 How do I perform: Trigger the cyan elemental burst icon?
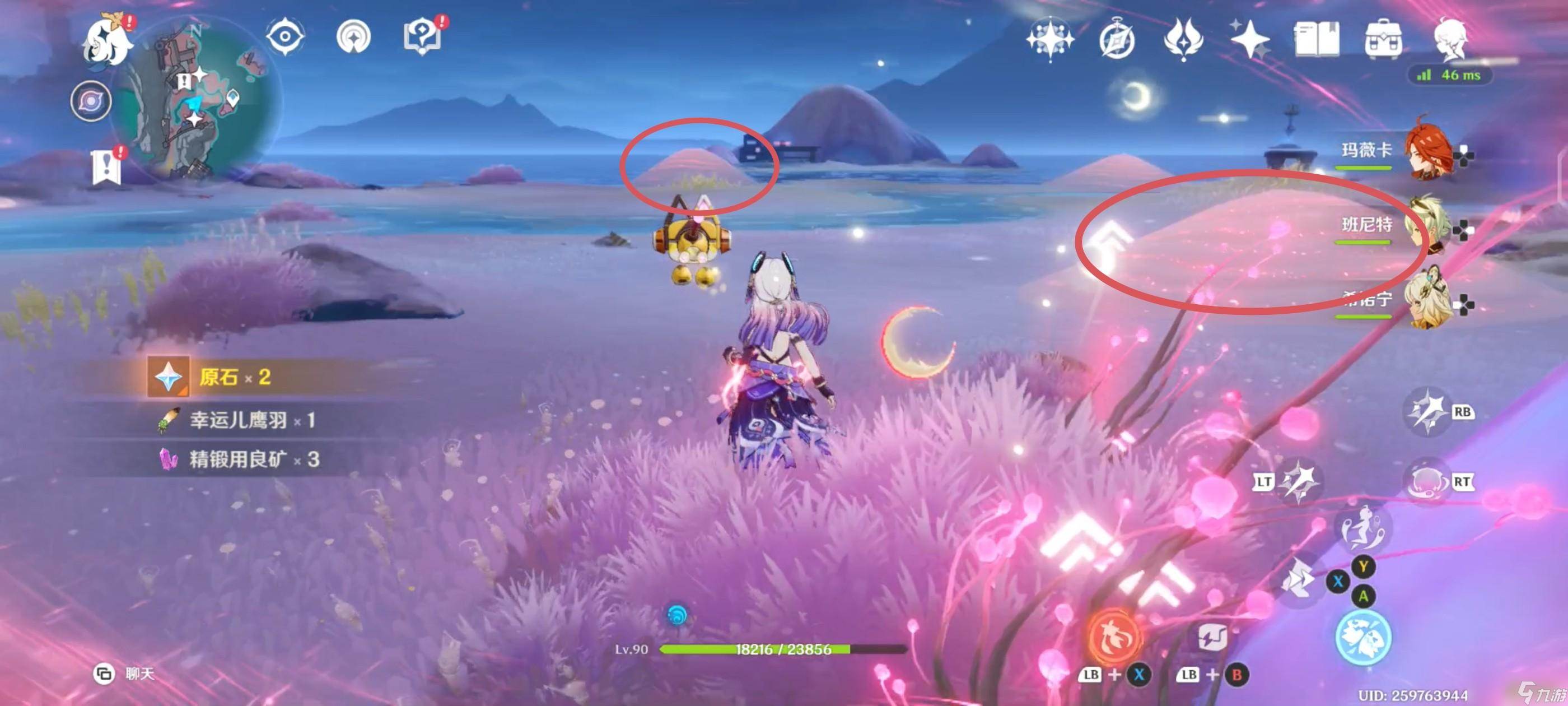[x=1363, y=638]
